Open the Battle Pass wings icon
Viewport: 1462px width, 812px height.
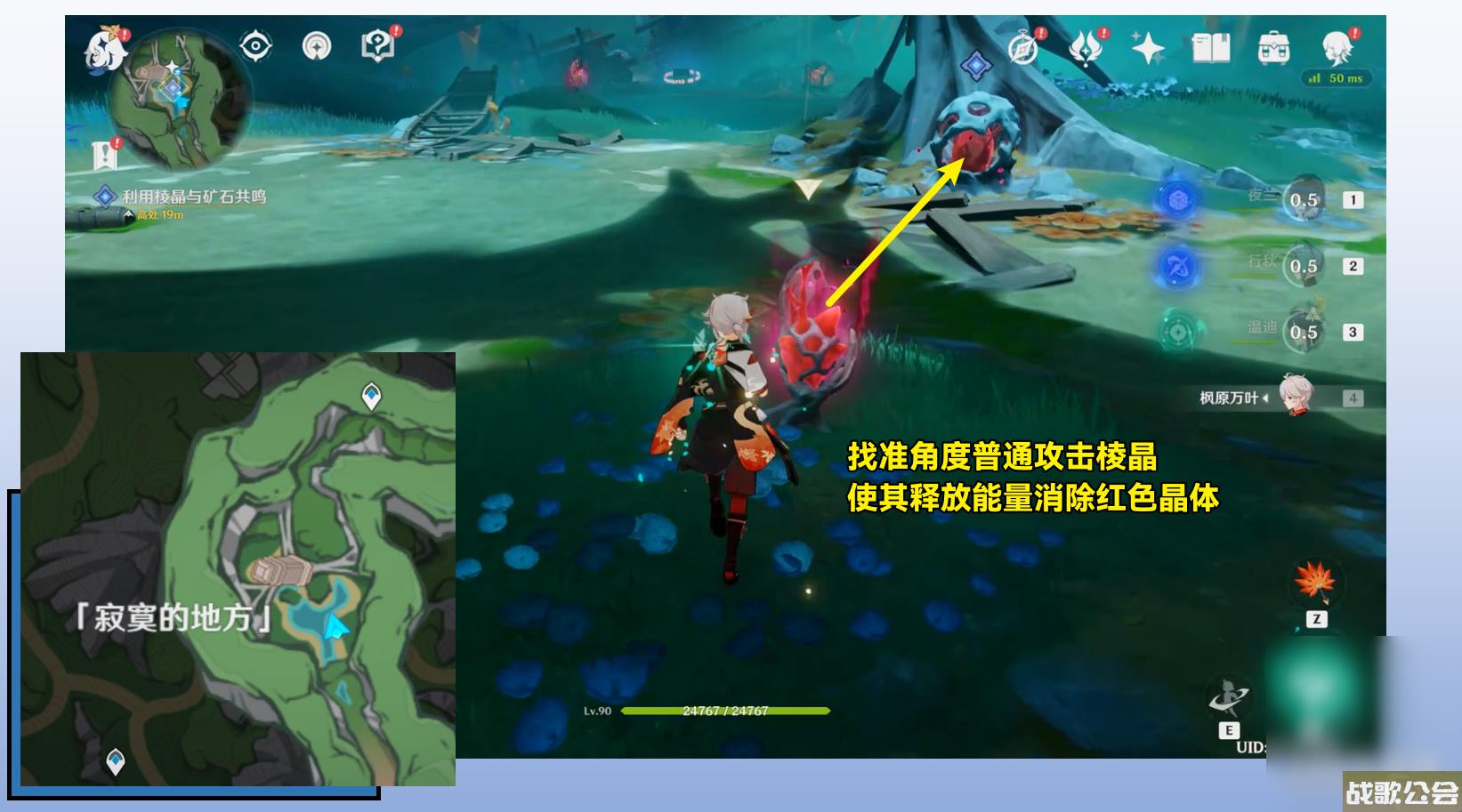1086,49
